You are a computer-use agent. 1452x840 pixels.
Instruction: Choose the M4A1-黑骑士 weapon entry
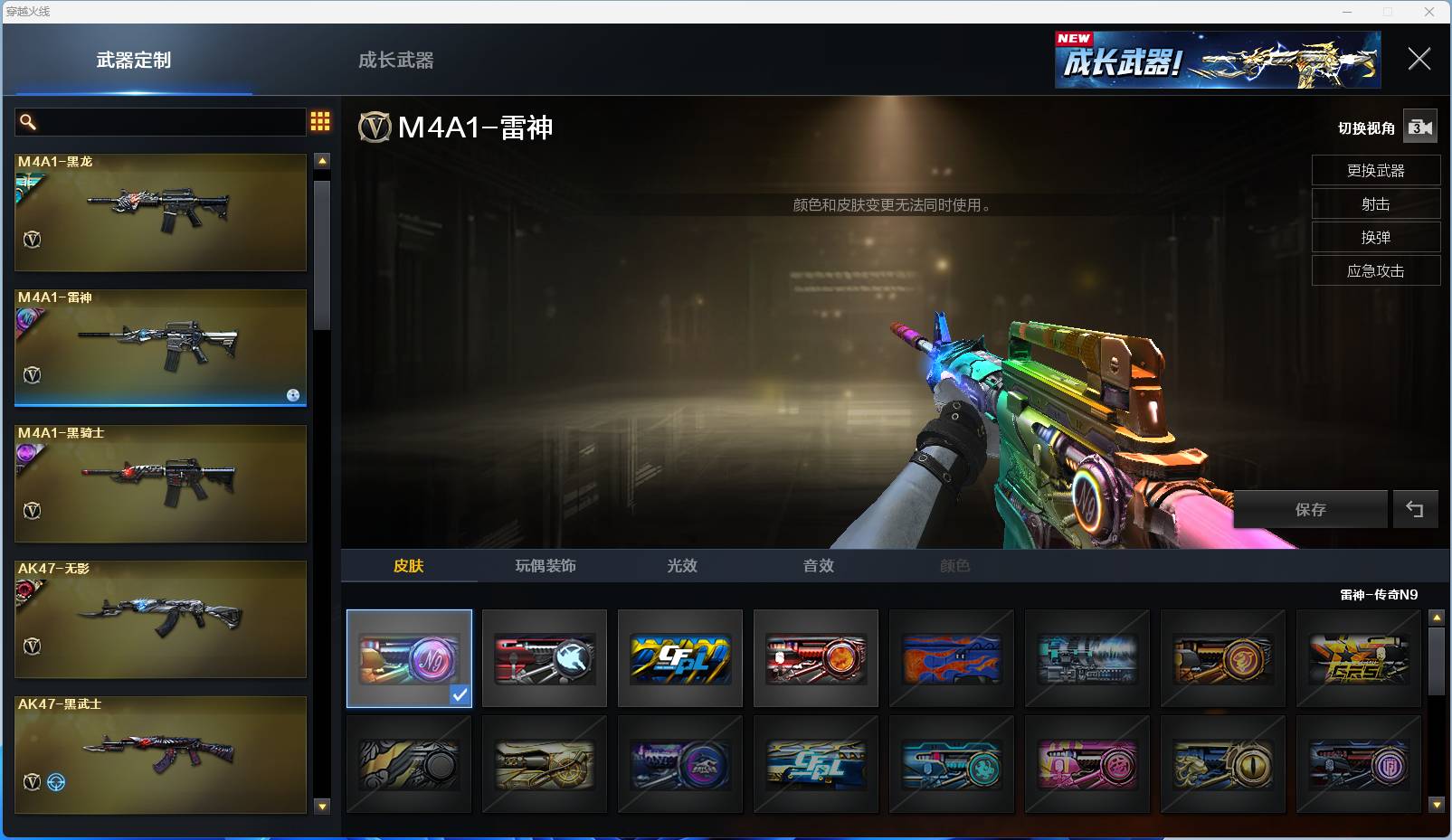(x=160, y=484)
